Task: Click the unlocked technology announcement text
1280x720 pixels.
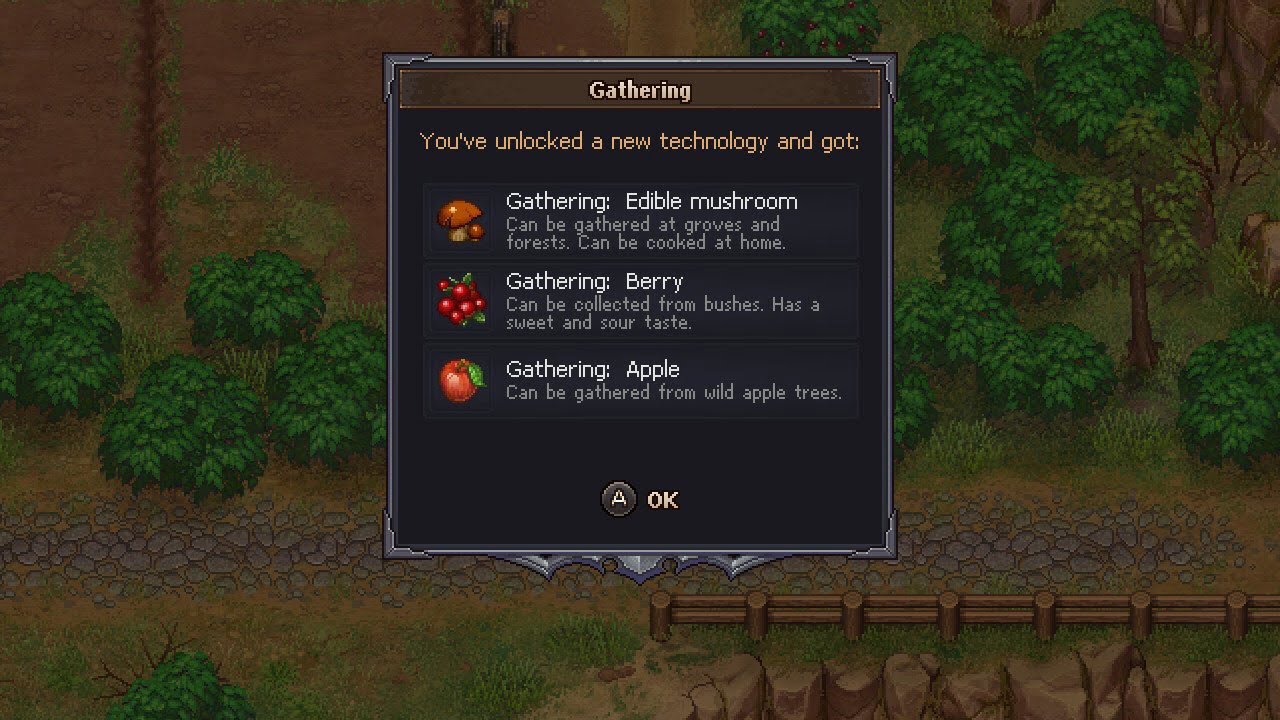Action: [x=640, y=141]
